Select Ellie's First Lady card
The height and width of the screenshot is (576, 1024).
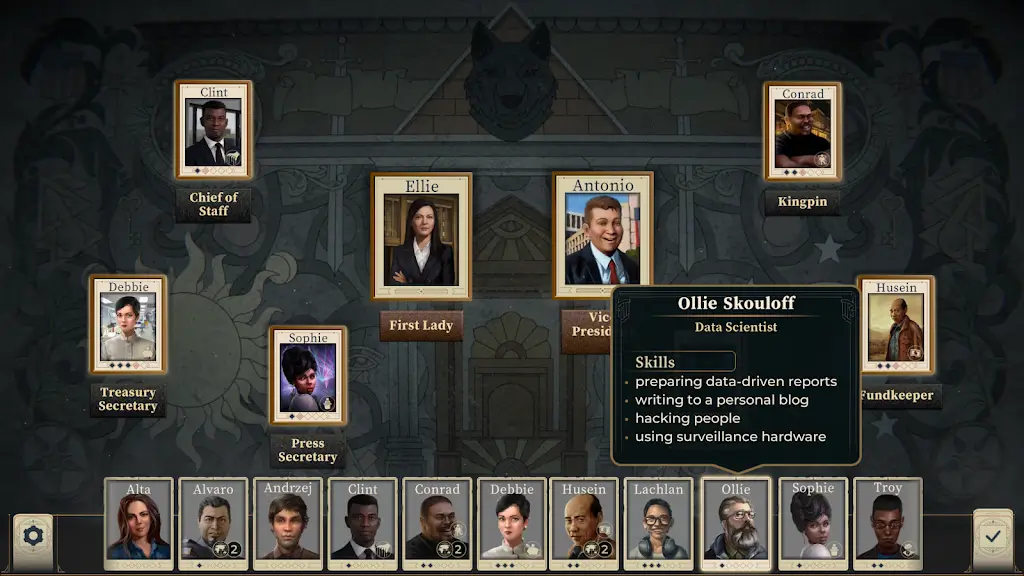click(422, 237)
